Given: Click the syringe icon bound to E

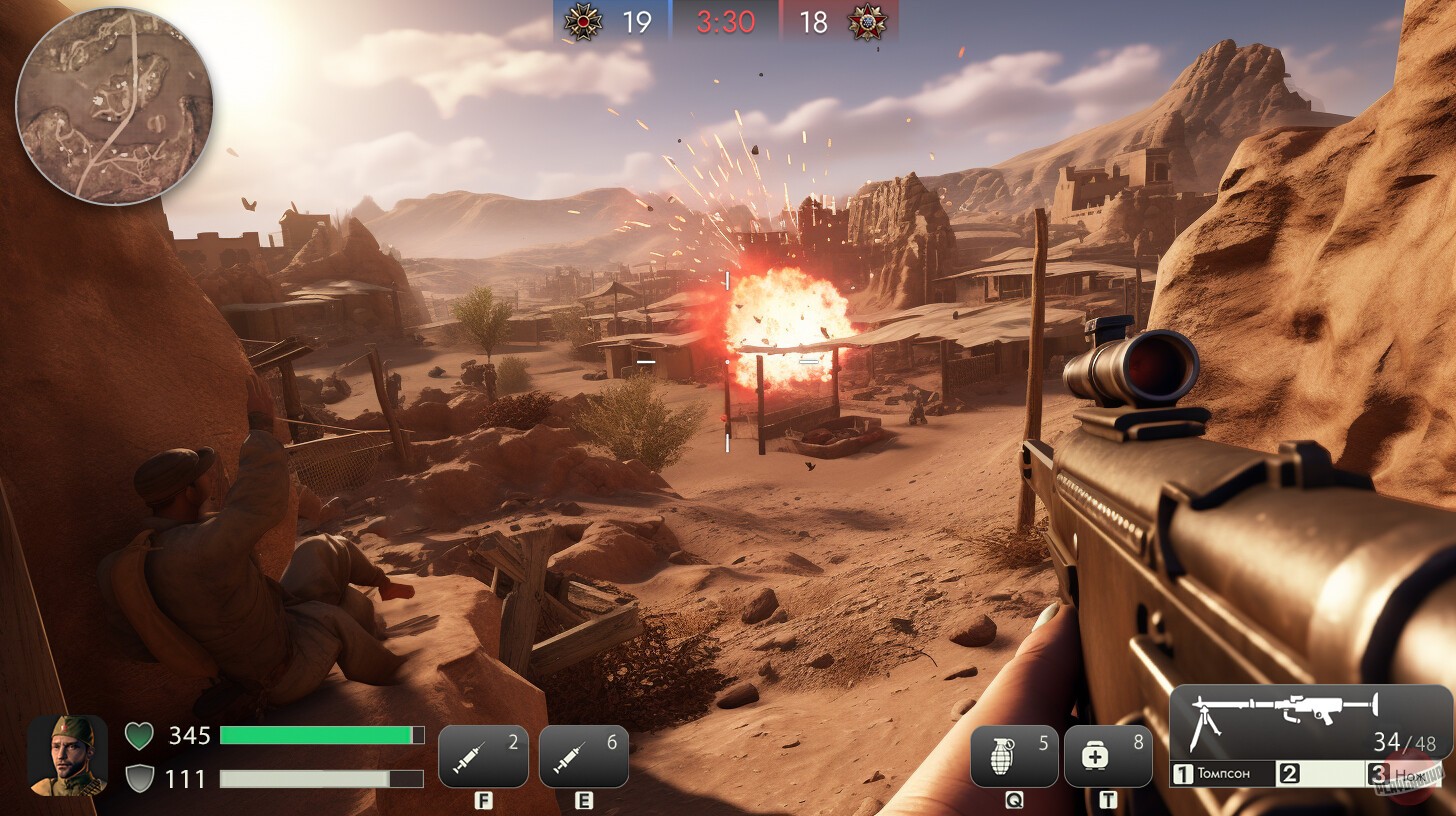Looking at the screenshot, I should pos(584,755).
